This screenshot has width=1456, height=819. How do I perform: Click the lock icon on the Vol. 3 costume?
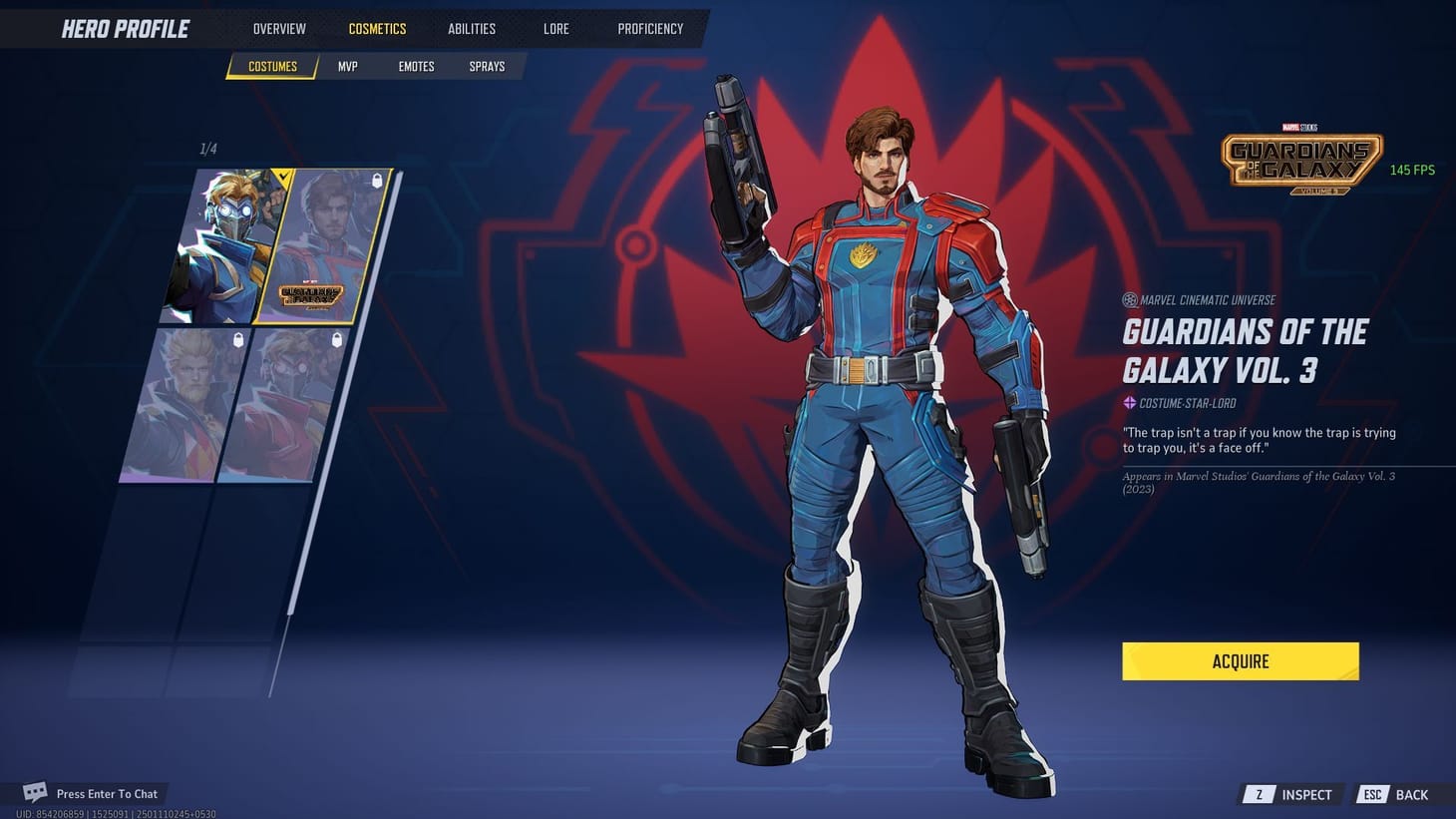point(375,181)
